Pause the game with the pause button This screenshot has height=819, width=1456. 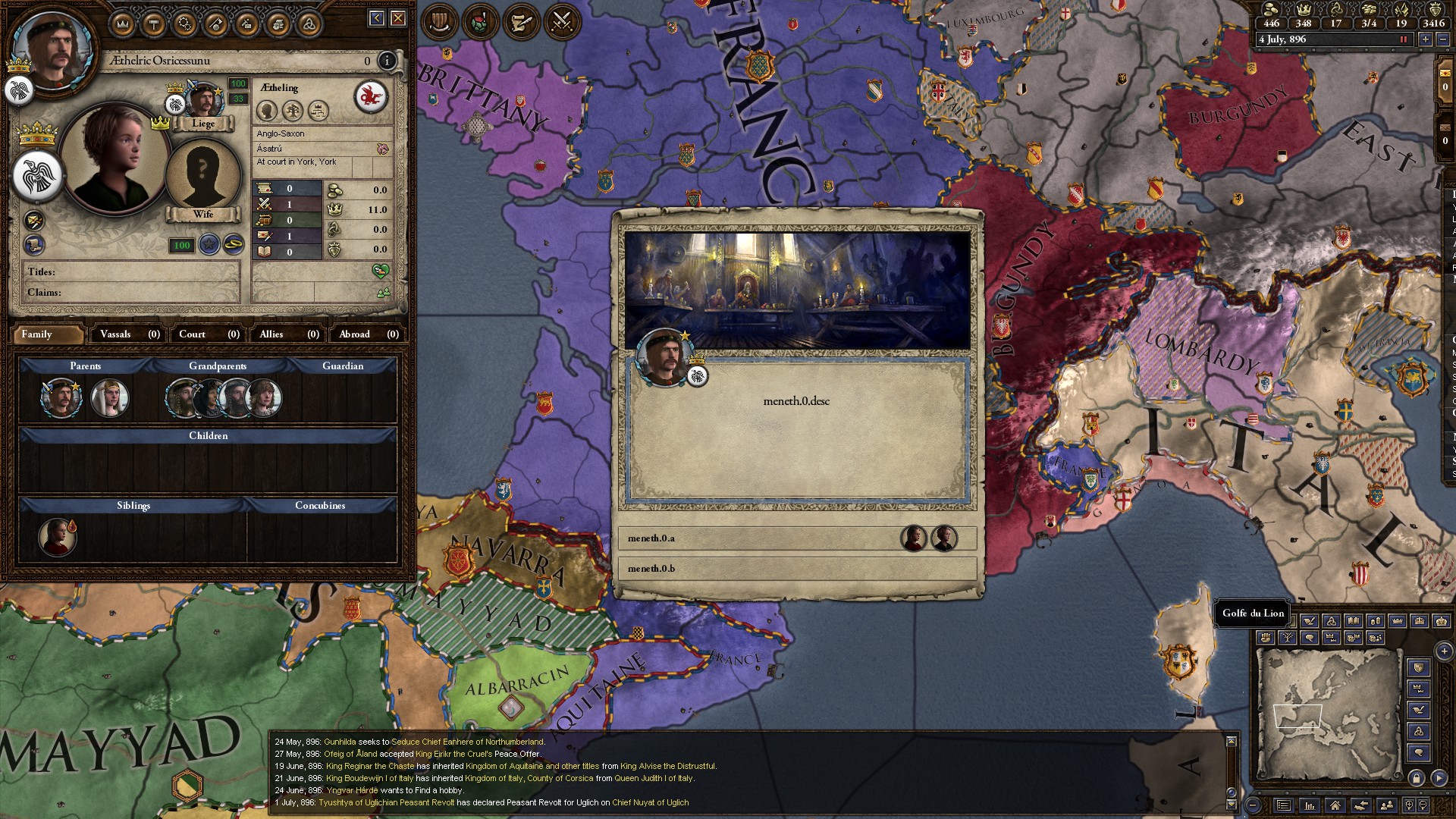tap(1404, 39)
